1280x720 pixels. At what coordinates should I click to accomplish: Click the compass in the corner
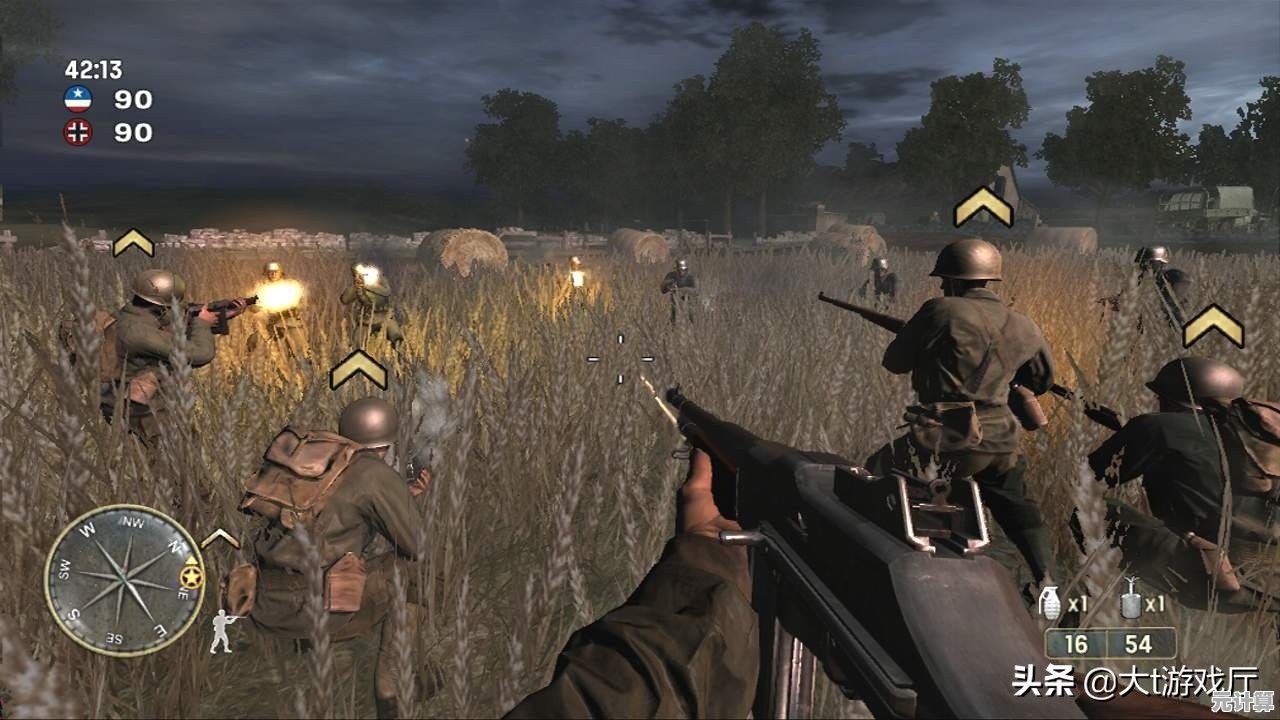pyautogui.click(x=124, y=579)
